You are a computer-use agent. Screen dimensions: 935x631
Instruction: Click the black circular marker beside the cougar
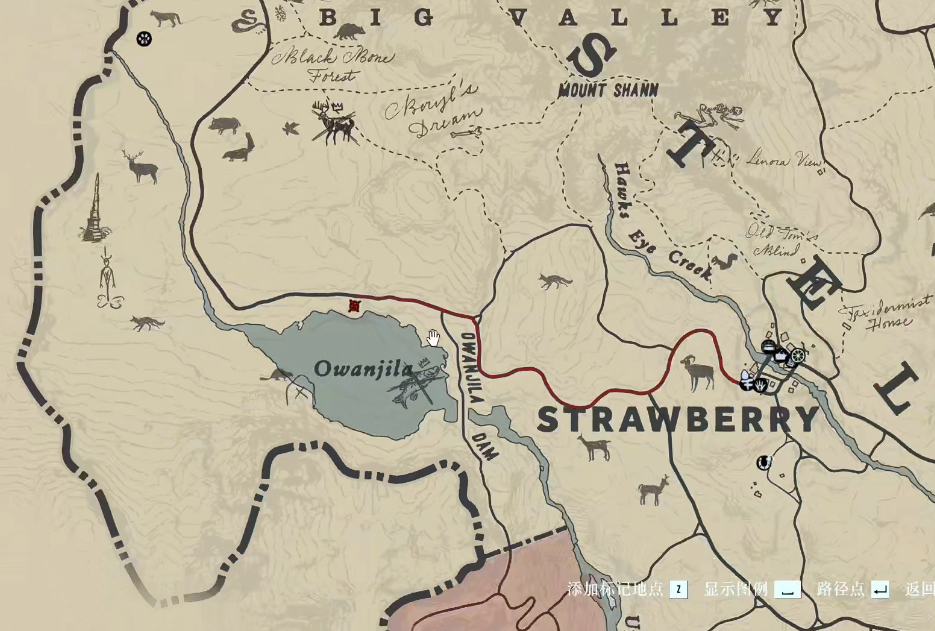(x=143, y=39)
